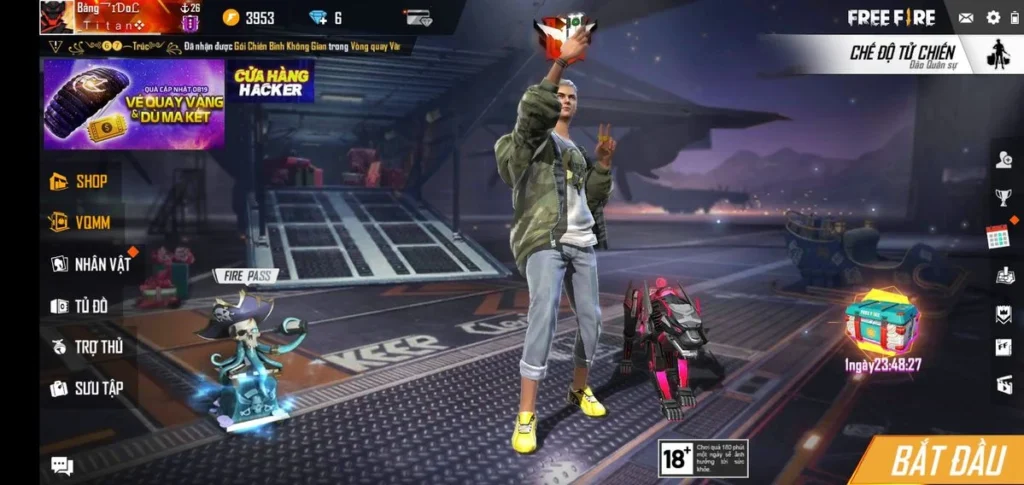
Task: Start the match with the BẮT ĐẦU button
Action: point(946,461)
